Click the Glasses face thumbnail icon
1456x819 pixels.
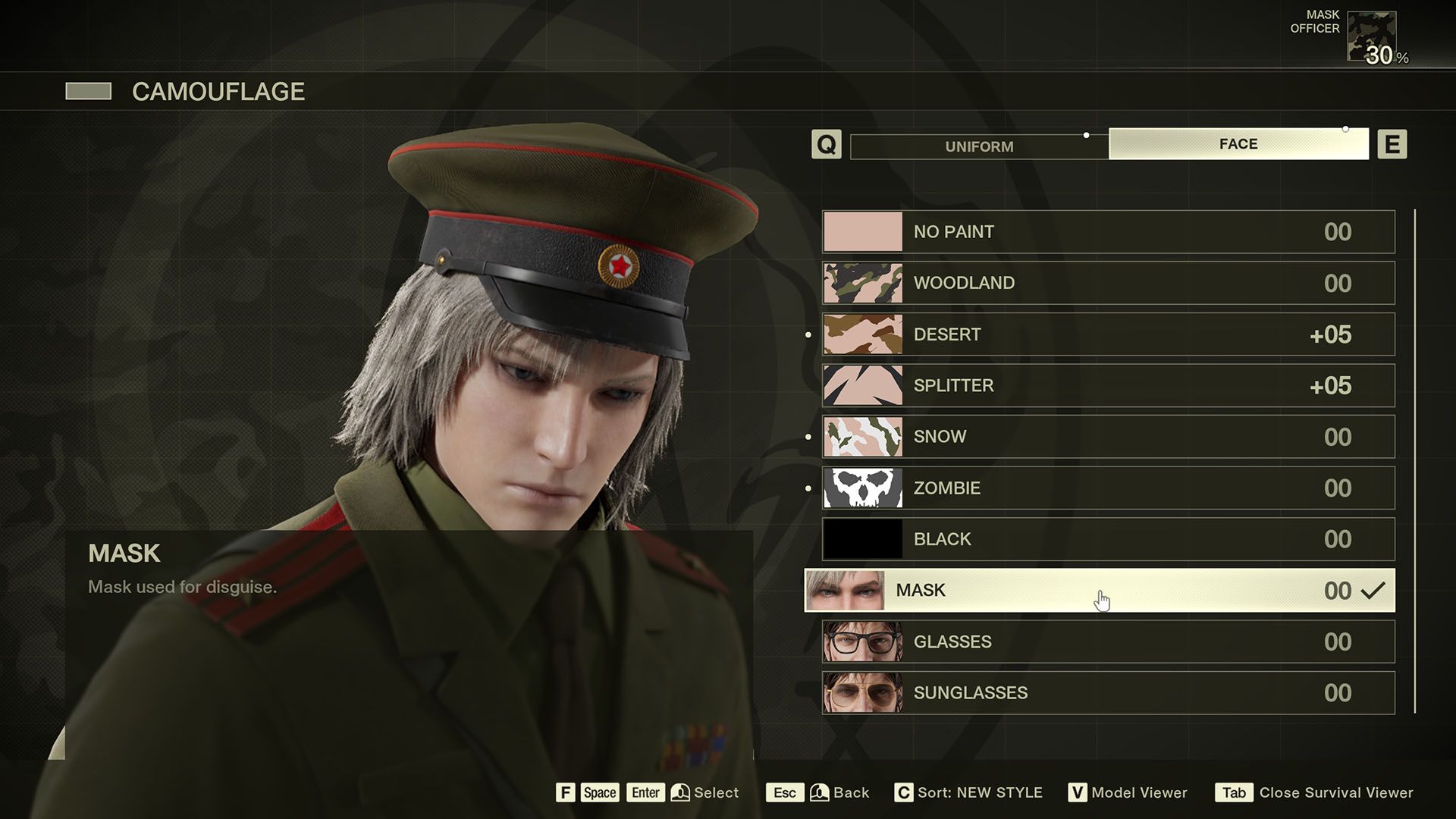(x=861, y=641)
